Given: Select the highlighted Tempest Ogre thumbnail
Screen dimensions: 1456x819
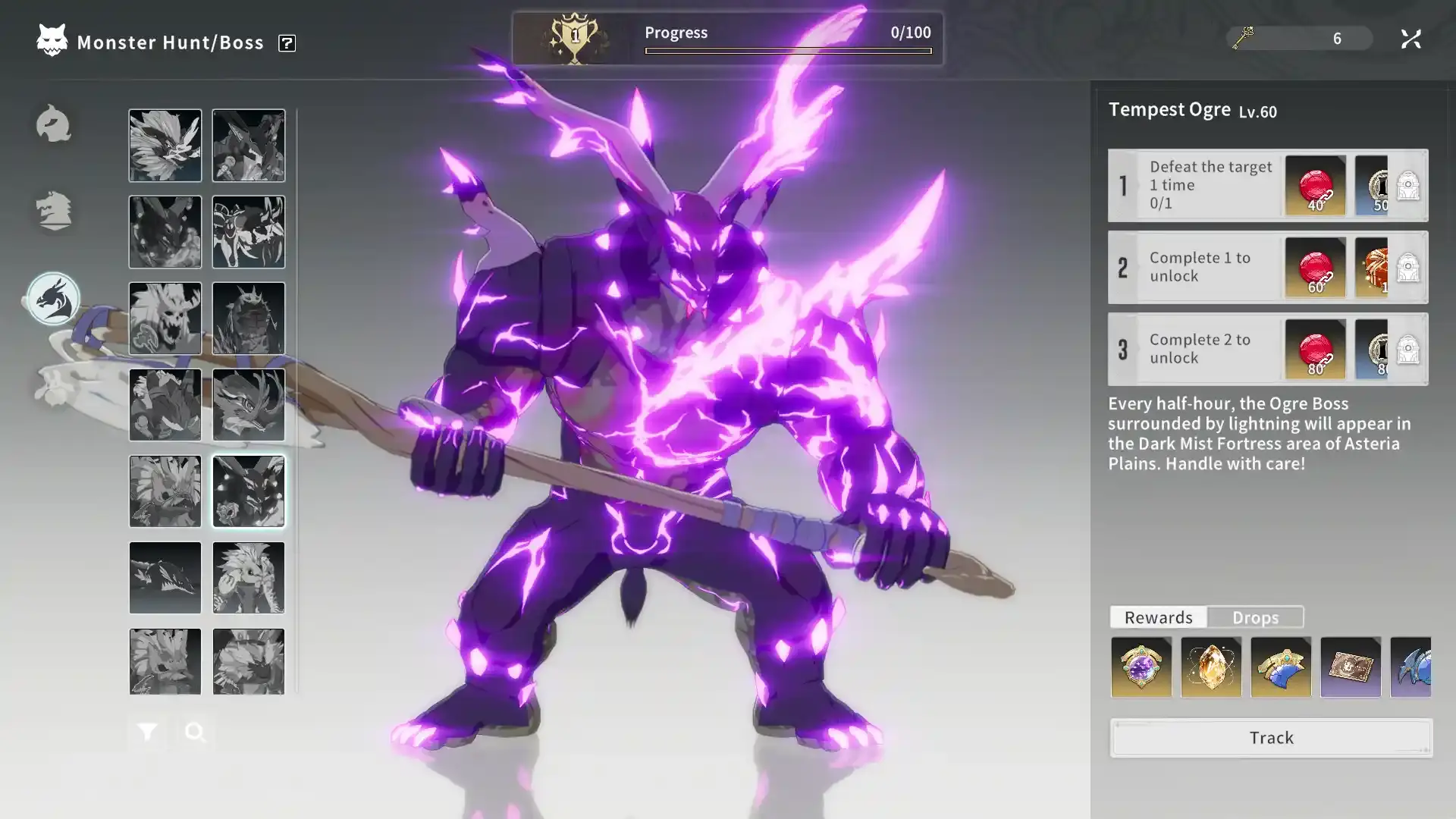Looking at the screenshot, I should point(249,491).
